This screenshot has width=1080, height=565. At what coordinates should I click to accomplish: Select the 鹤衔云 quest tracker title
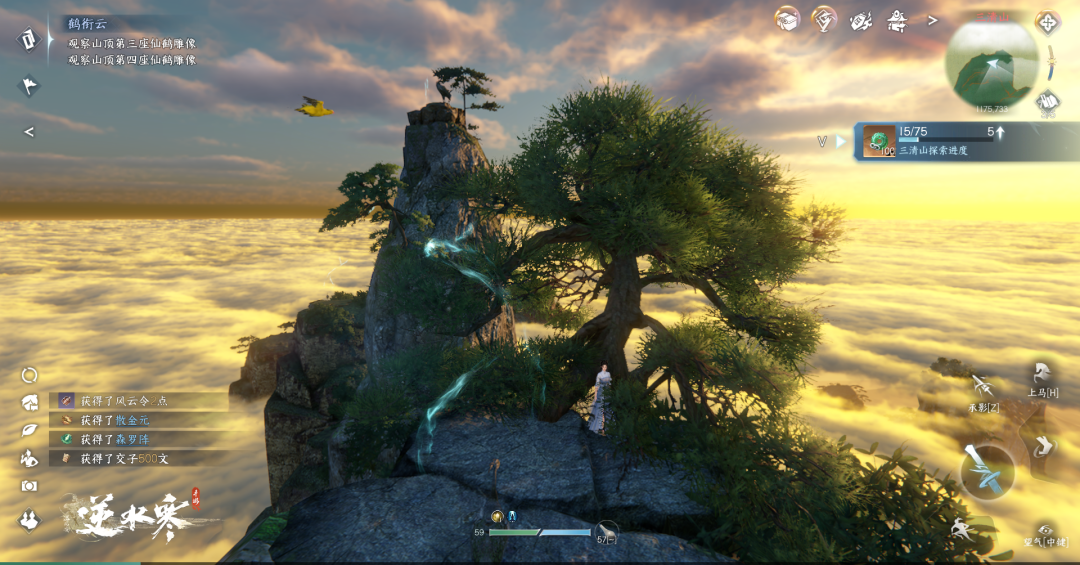(88, 23)
